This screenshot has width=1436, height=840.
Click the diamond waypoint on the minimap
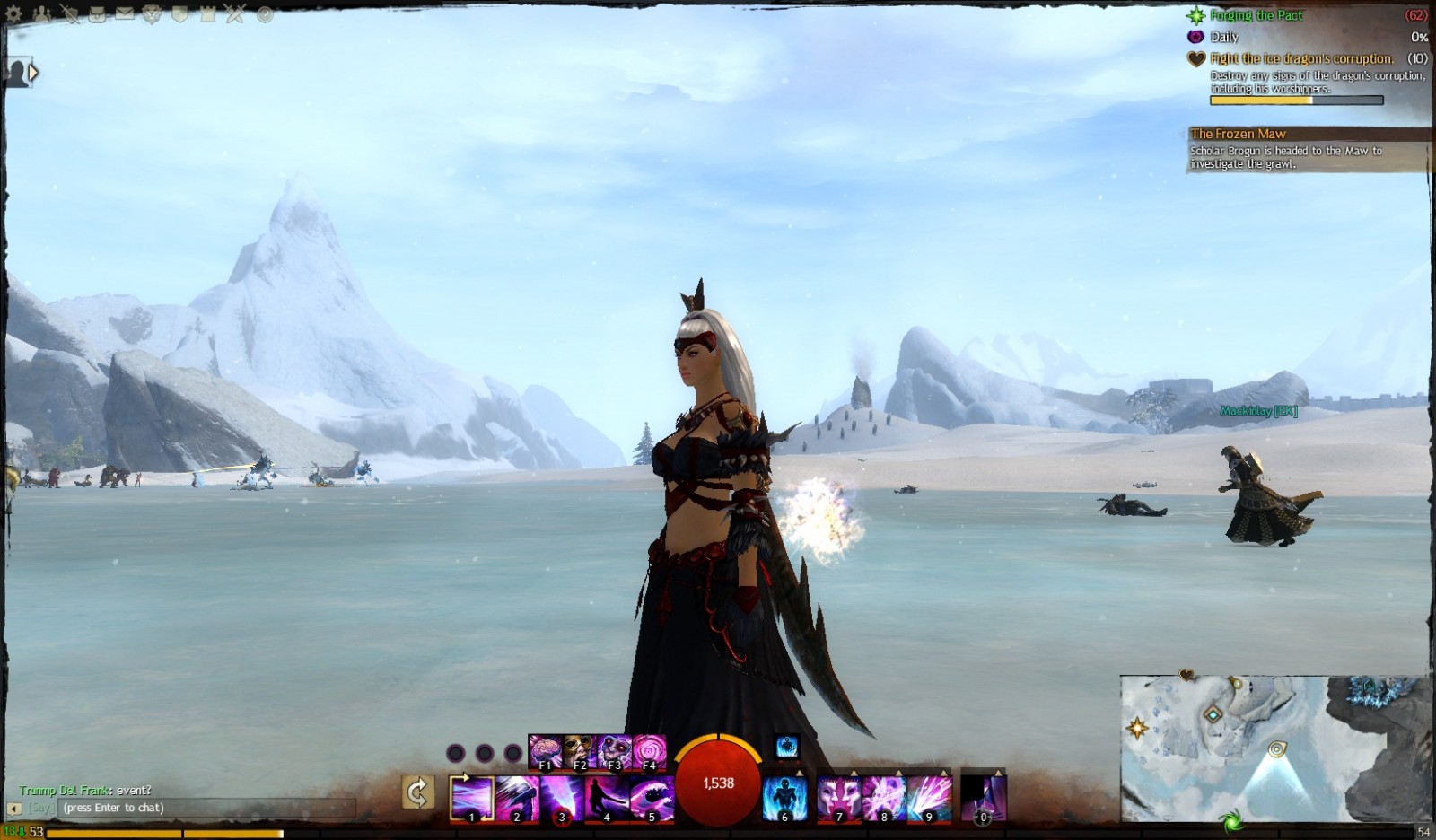[x=1213, y=714]
